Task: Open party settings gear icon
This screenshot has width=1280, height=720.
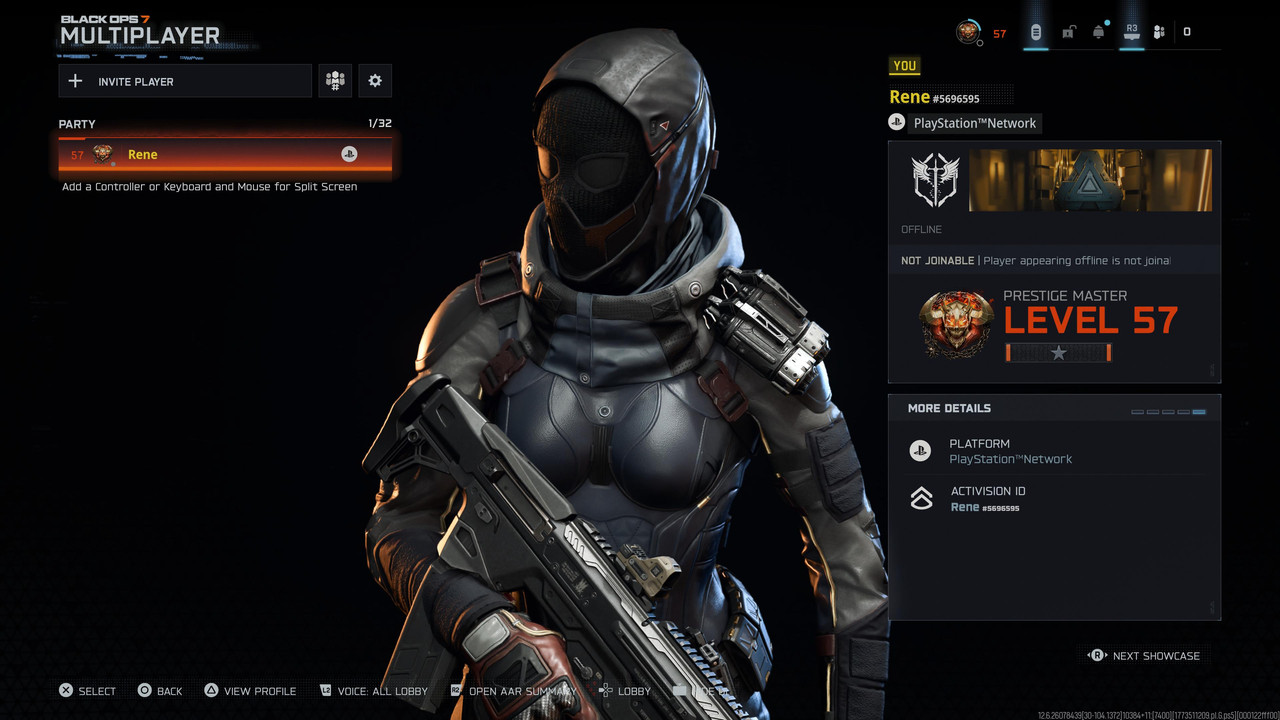Action: [x=375, y=81]
